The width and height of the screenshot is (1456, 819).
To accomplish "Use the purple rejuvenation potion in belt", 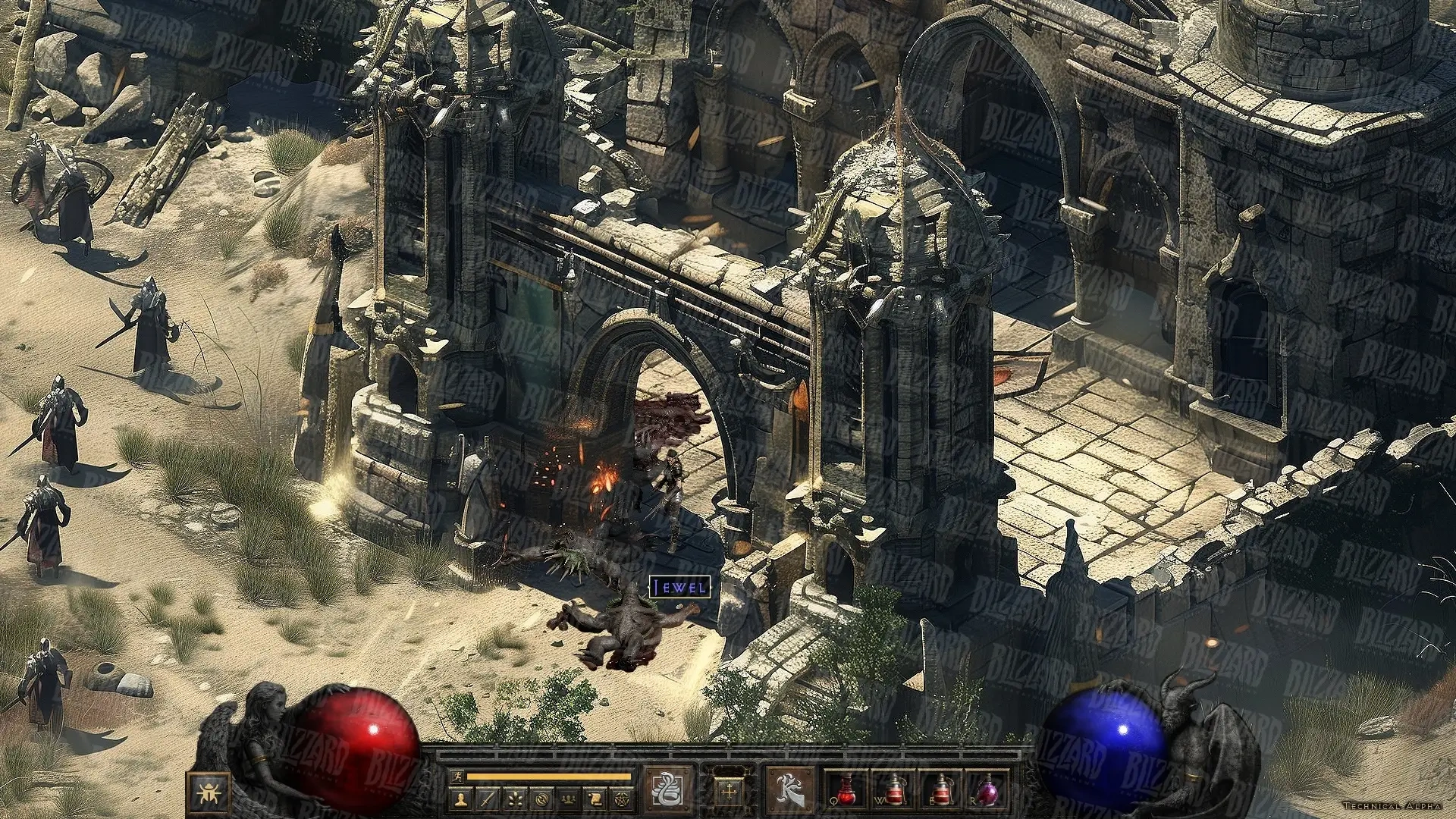I will tap(987, 790).
